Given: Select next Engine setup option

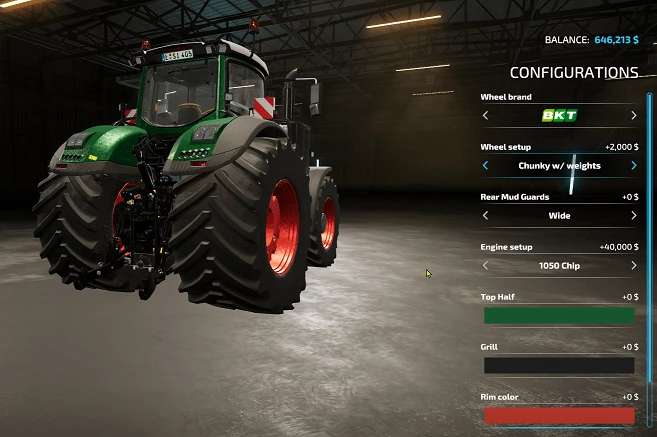Looking at the screenshot, I should click(x=633, y=266).
